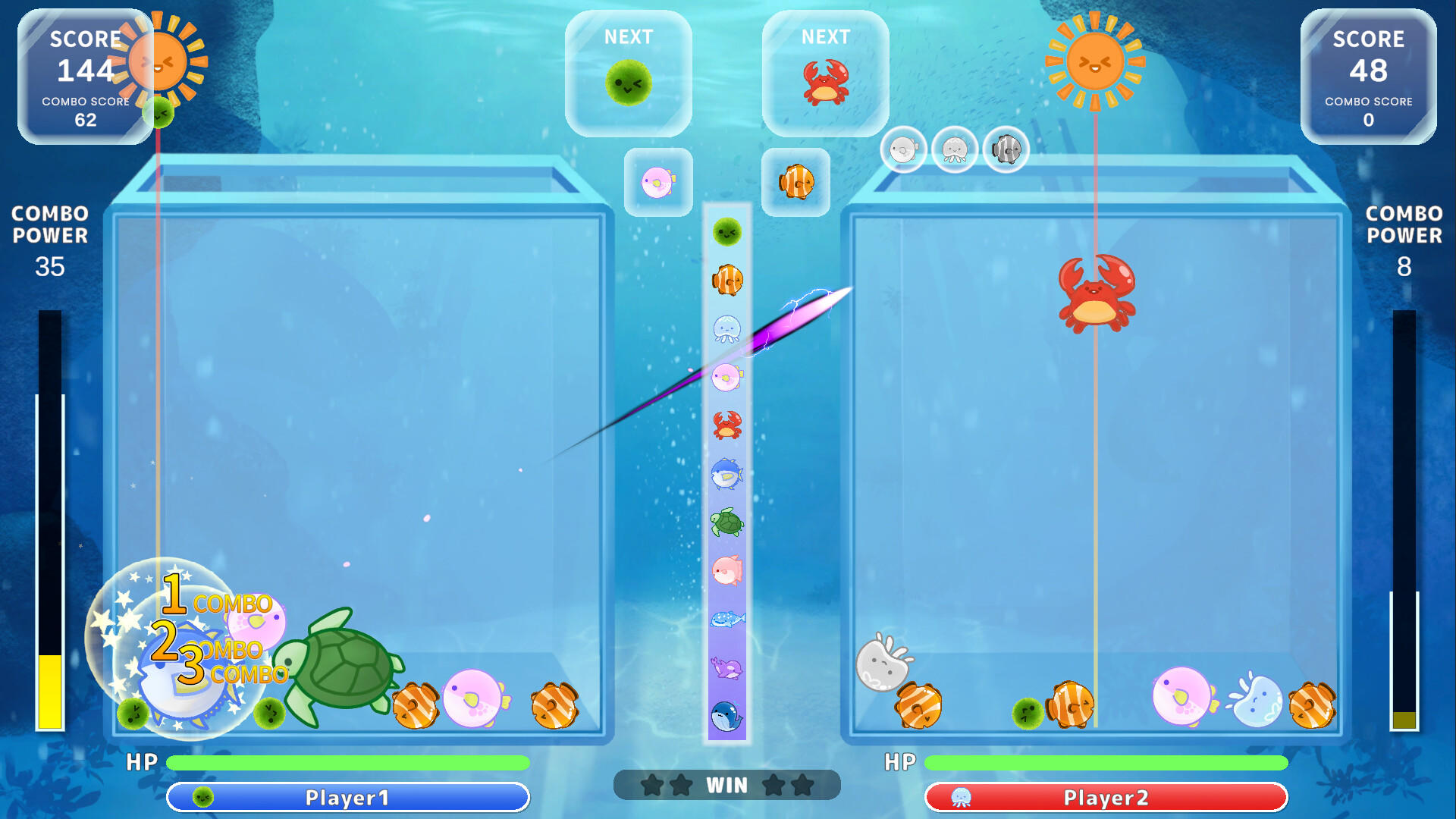
Task: Click the greyed-out jellyfish unlock bubble
Action: click(x=954, y=149)
